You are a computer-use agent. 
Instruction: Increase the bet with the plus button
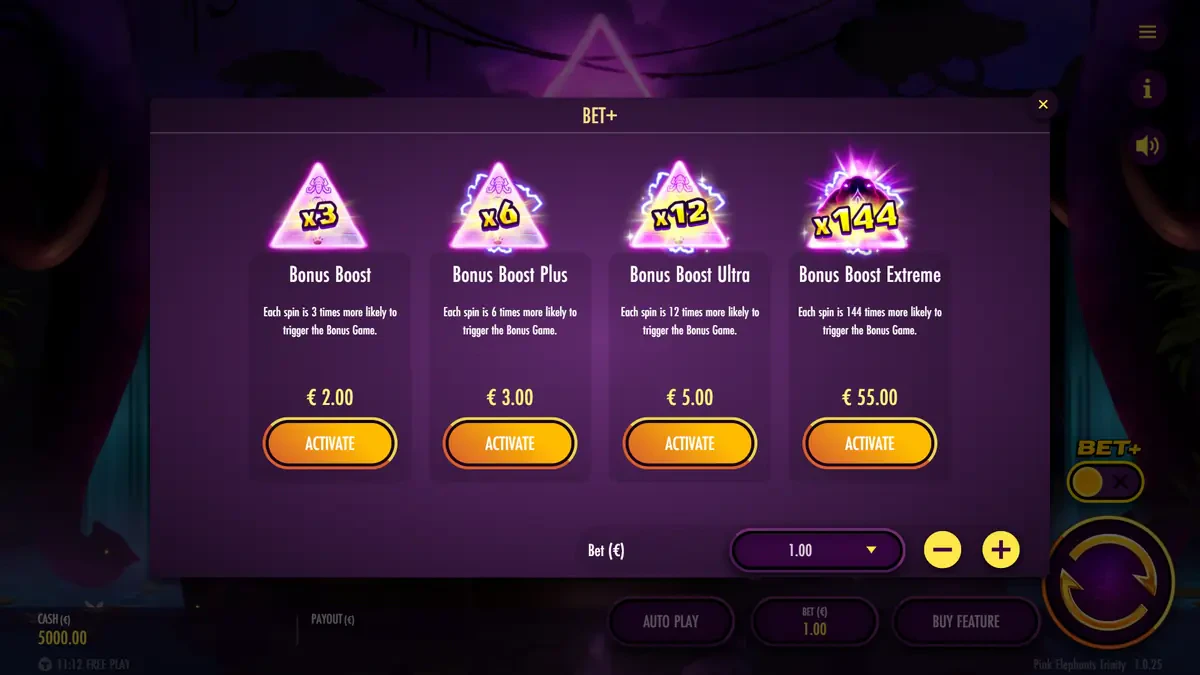click(1001, 550)
